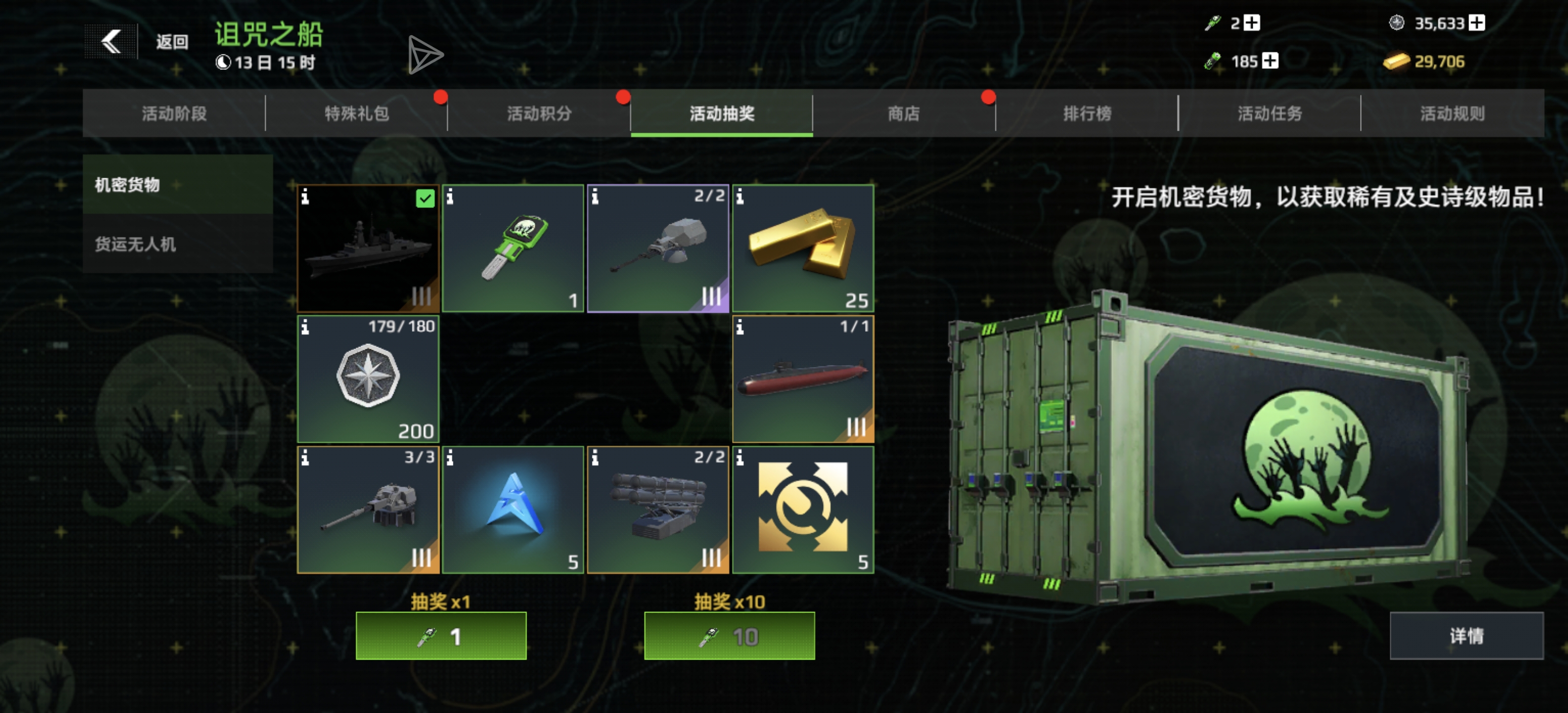
Task: Draw ten times with the 抽奖 x10 button
Action: click(729, 636)
